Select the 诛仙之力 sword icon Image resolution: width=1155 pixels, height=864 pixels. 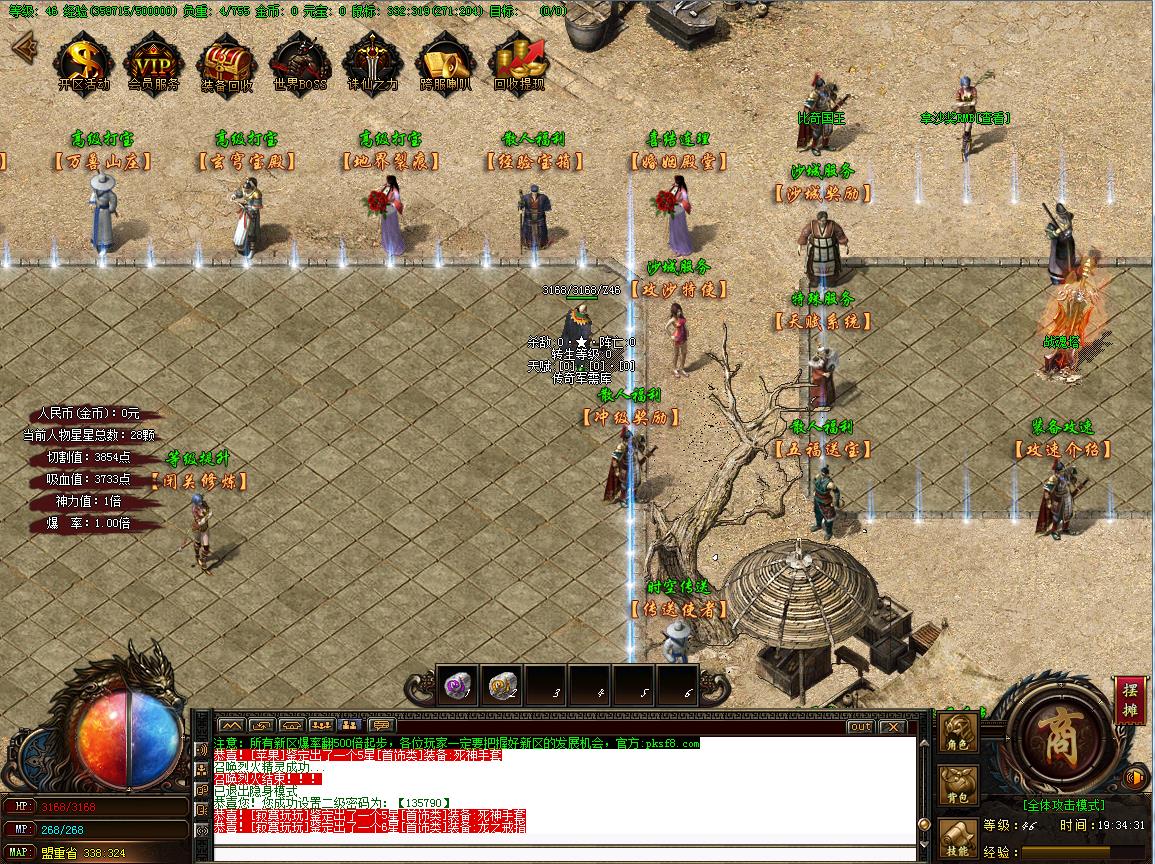tap(372, 62)
